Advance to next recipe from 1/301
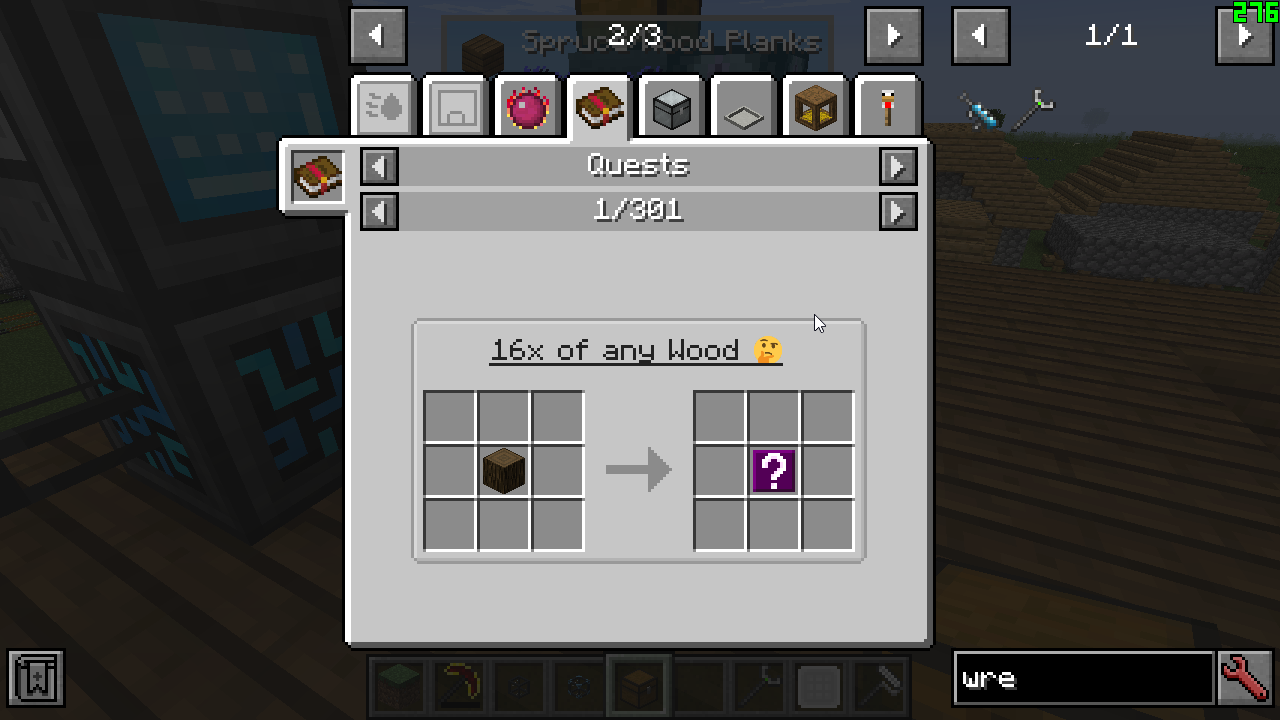 (x=898, y=211)
